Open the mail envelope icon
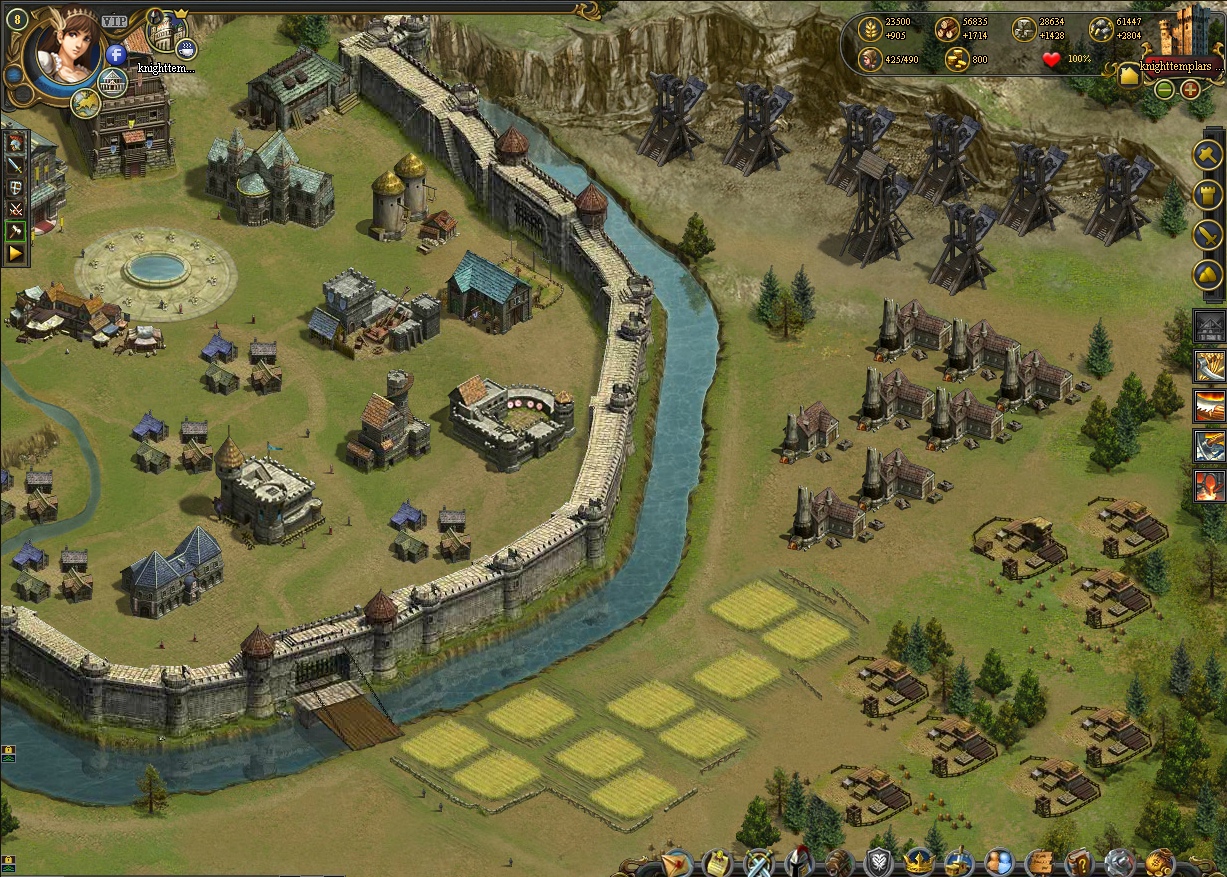1227x877 pixels. click(676, 861)
